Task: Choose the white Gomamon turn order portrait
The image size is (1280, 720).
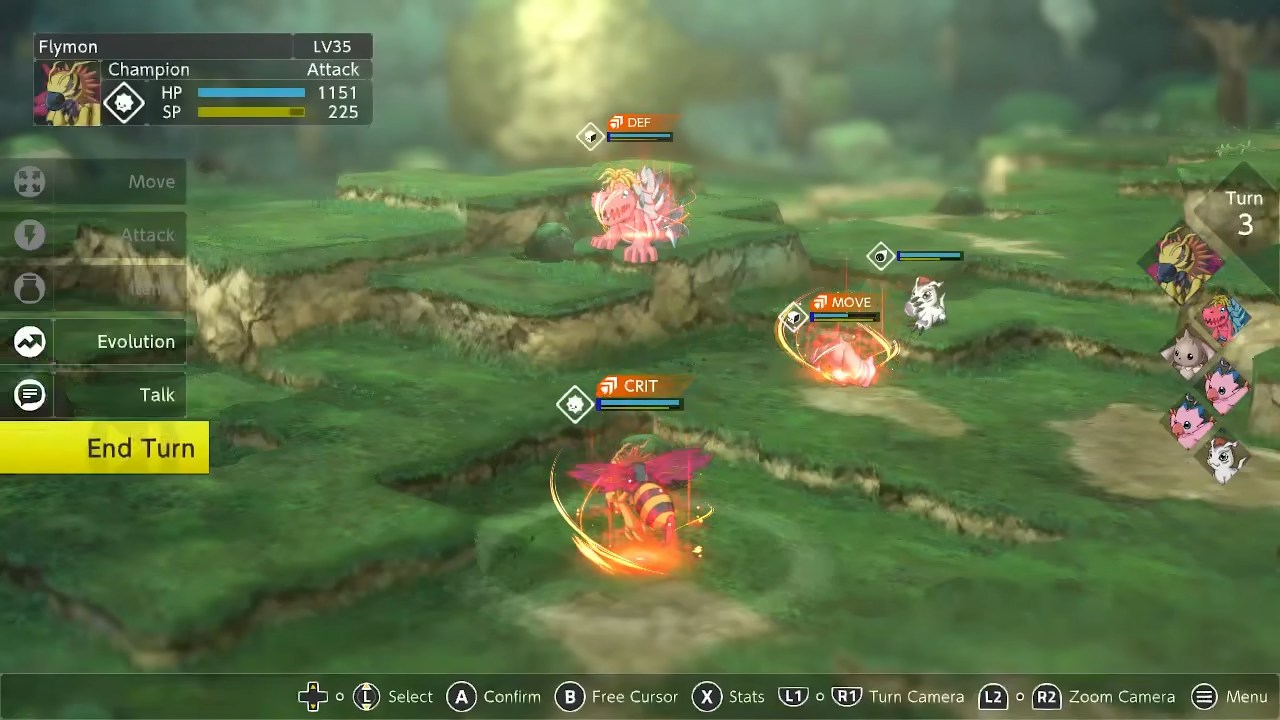Action: tap(1224, 461)
